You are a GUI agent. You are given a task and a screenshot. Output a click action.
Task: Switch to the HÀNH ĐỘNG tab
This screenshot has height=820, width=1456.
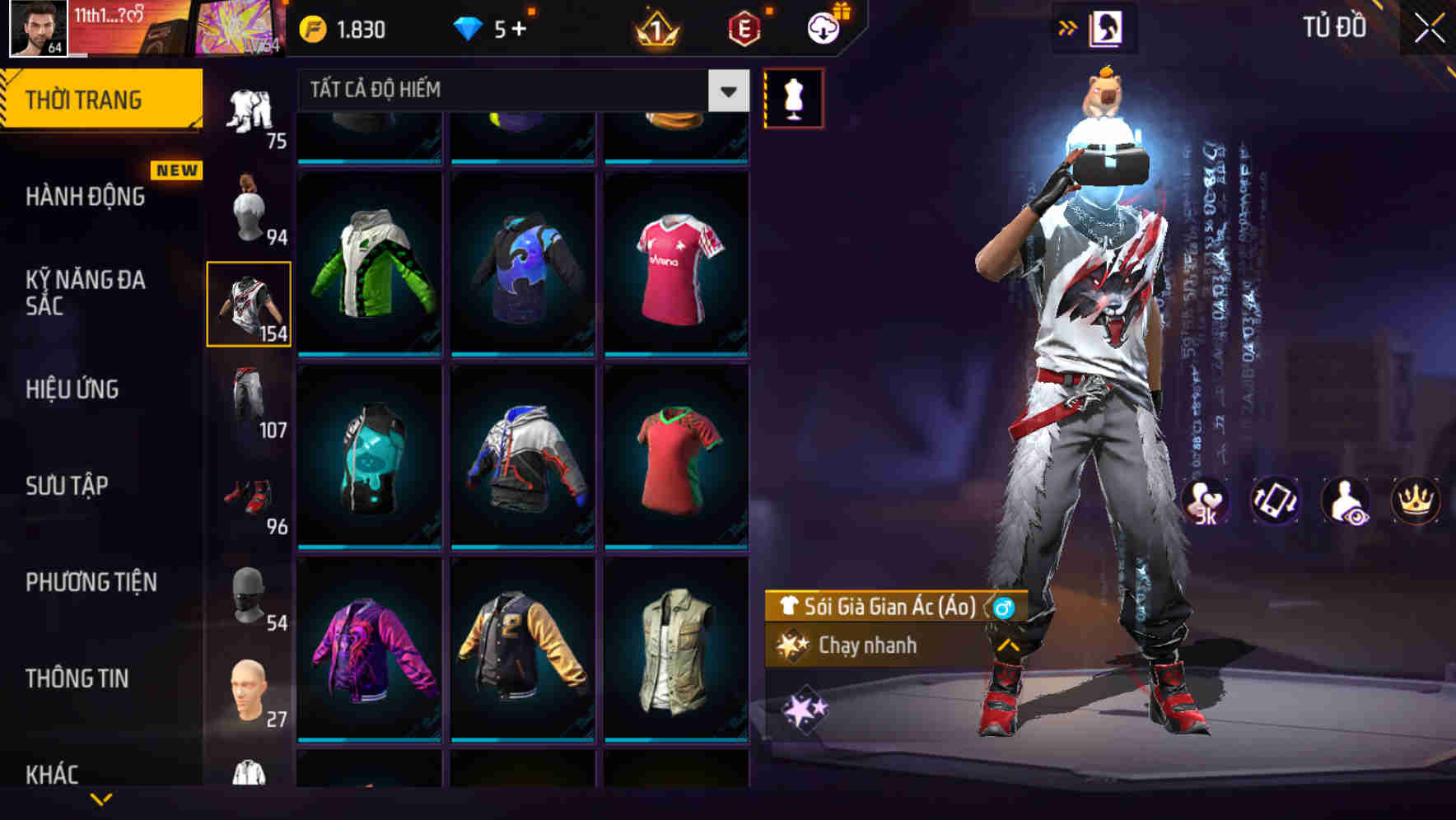(x=86, y=198)
